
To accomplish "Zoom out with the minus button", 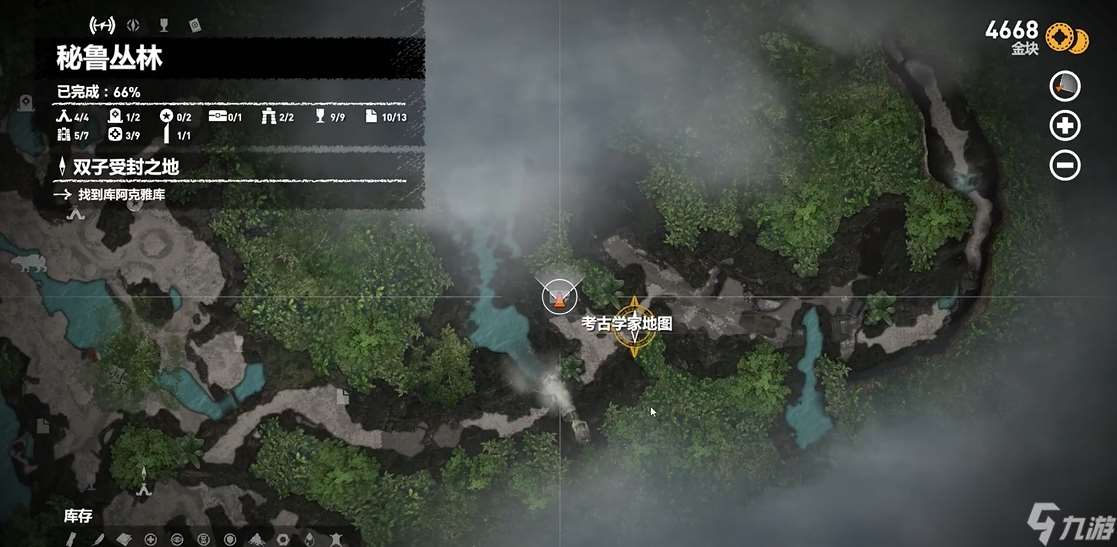I will [1065, 165].
